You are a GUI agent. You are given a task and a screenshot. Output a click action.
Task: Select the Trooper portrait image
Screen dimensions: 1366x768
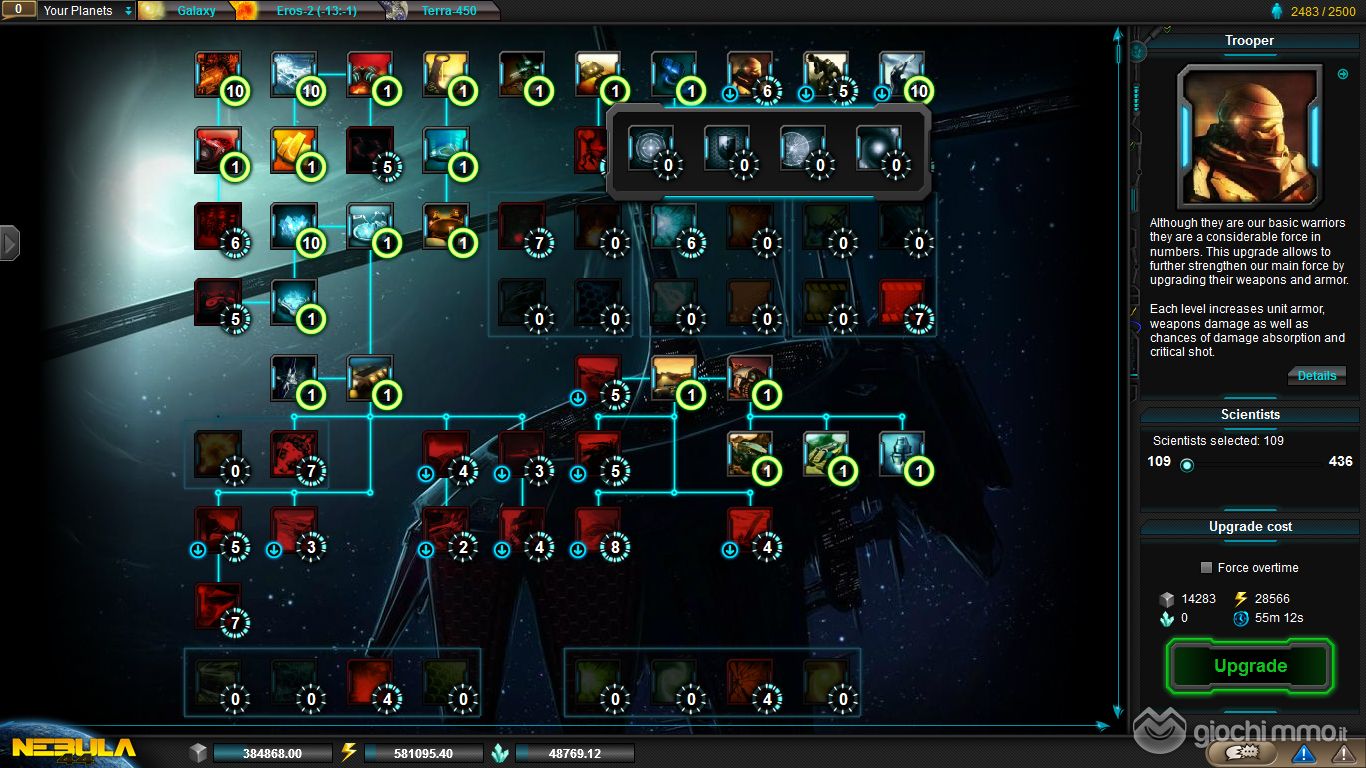click(1250, 135)
